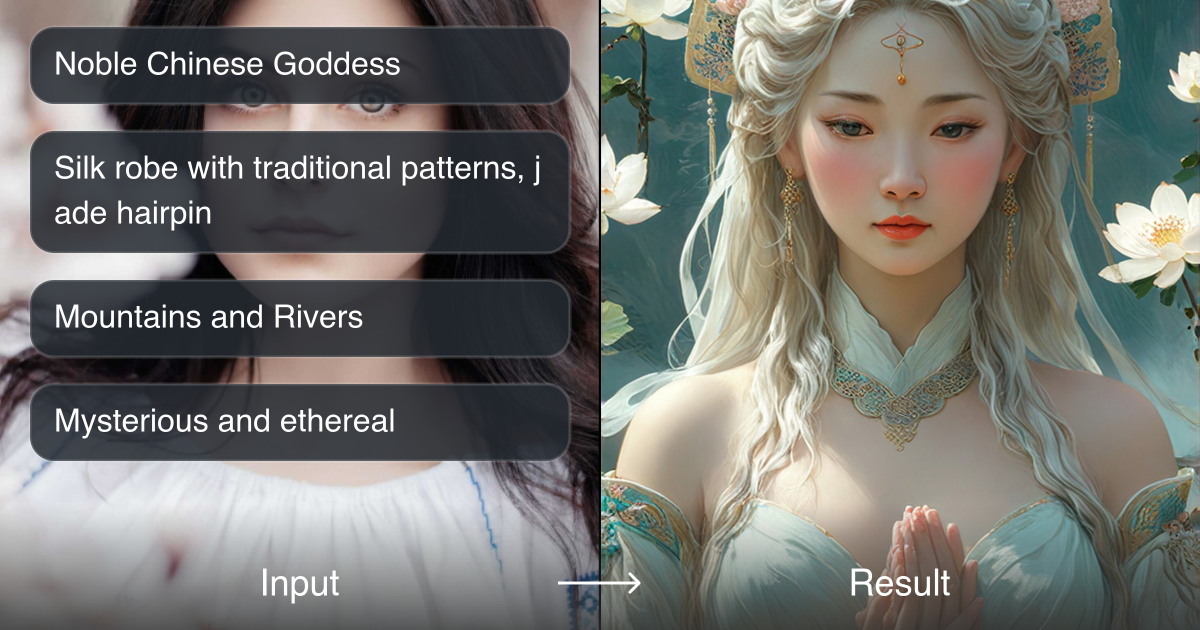Select the Noble Chinese Goddess field

tap(300, 65)
